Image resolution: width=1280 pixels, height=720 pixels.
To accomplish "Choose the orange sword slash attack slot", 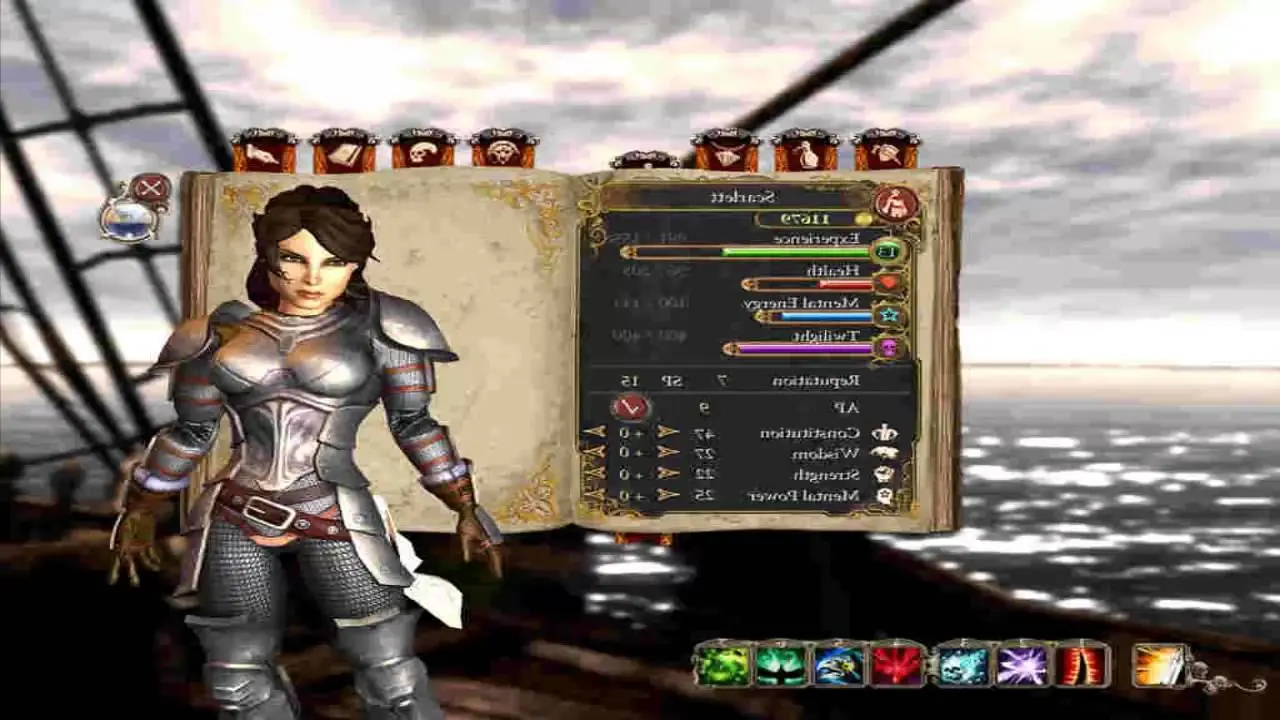I will click(x=1159, y=665).
